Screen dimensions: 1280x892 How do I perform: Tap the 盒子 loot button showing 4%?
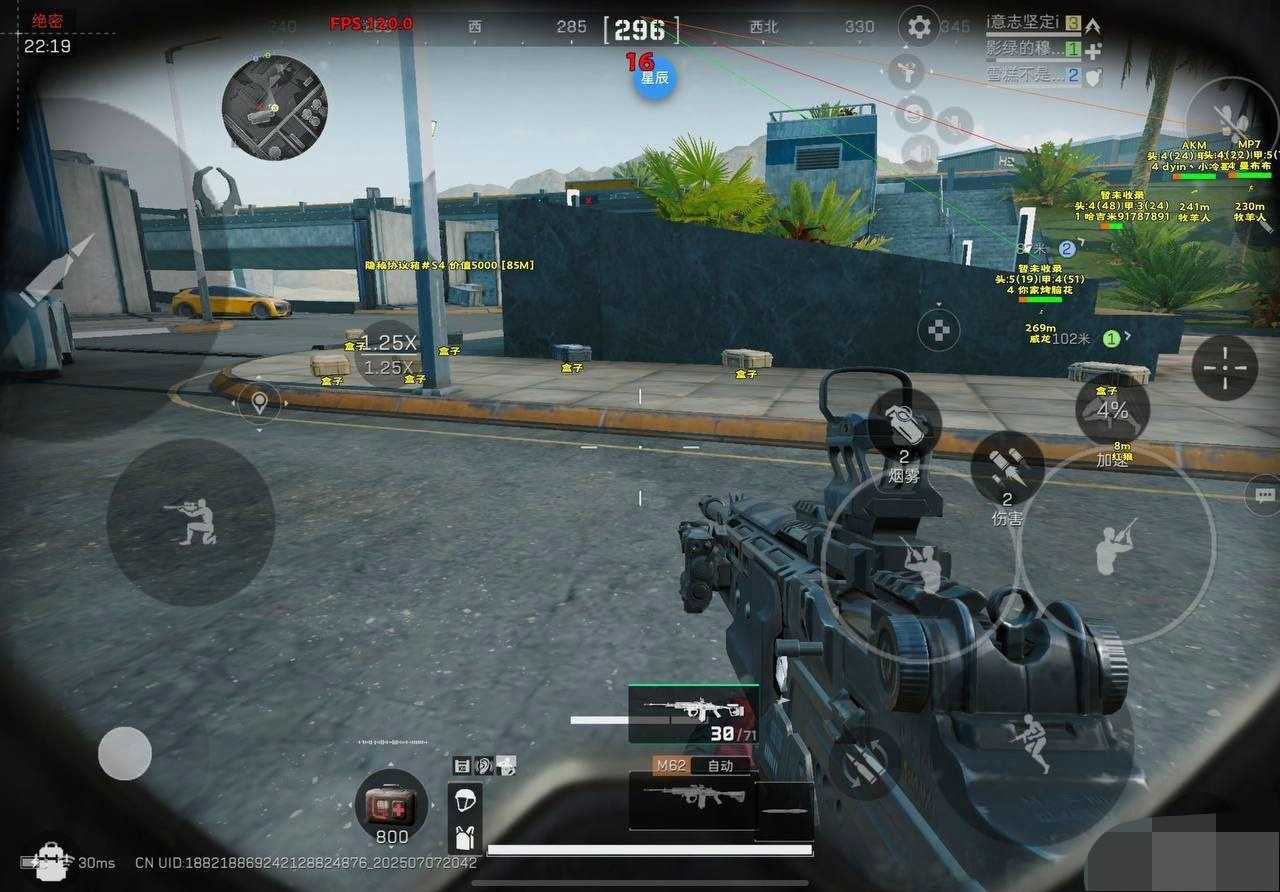coord(1111,409)
